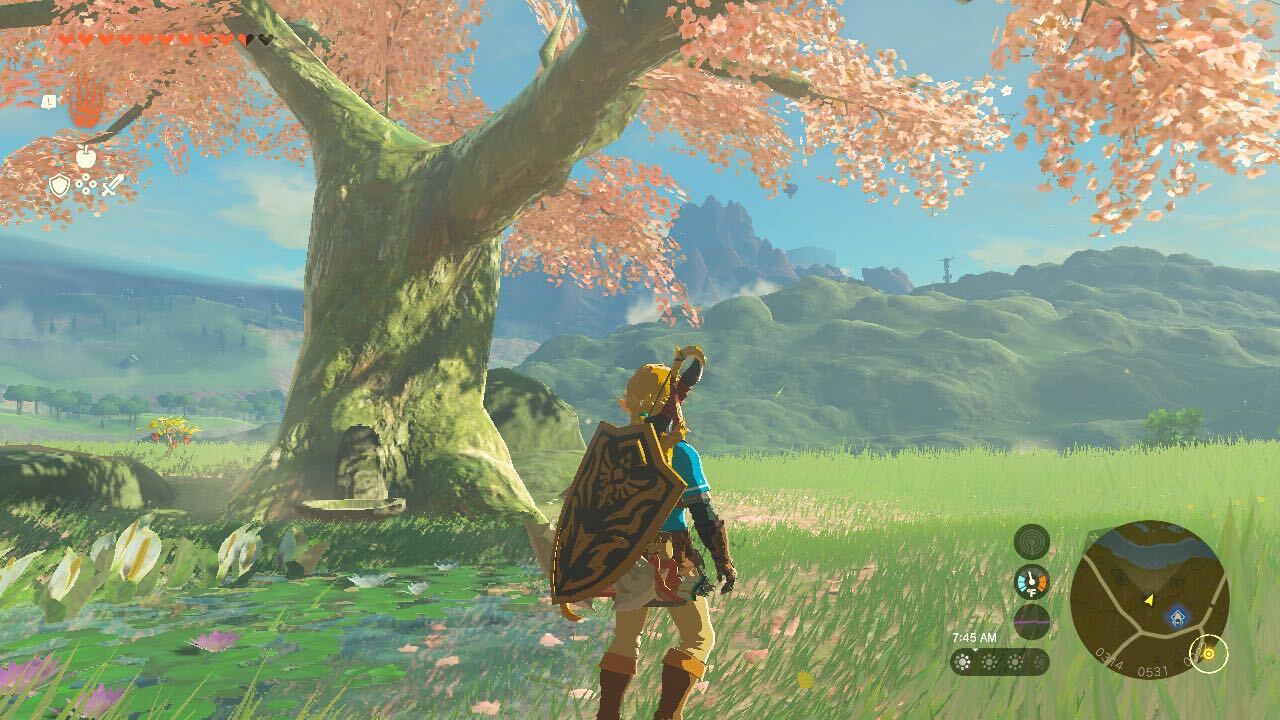The height and width of the screenshot is (720, 1280).
Task: Click the L button prompt indicator
Action: [x=49, y=101]
